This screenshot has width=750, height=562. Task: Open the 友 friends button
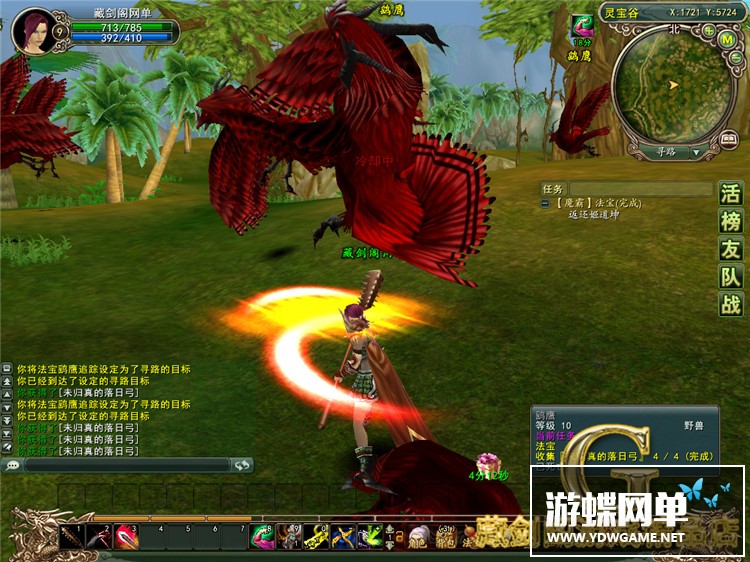[x=732, y=250]
